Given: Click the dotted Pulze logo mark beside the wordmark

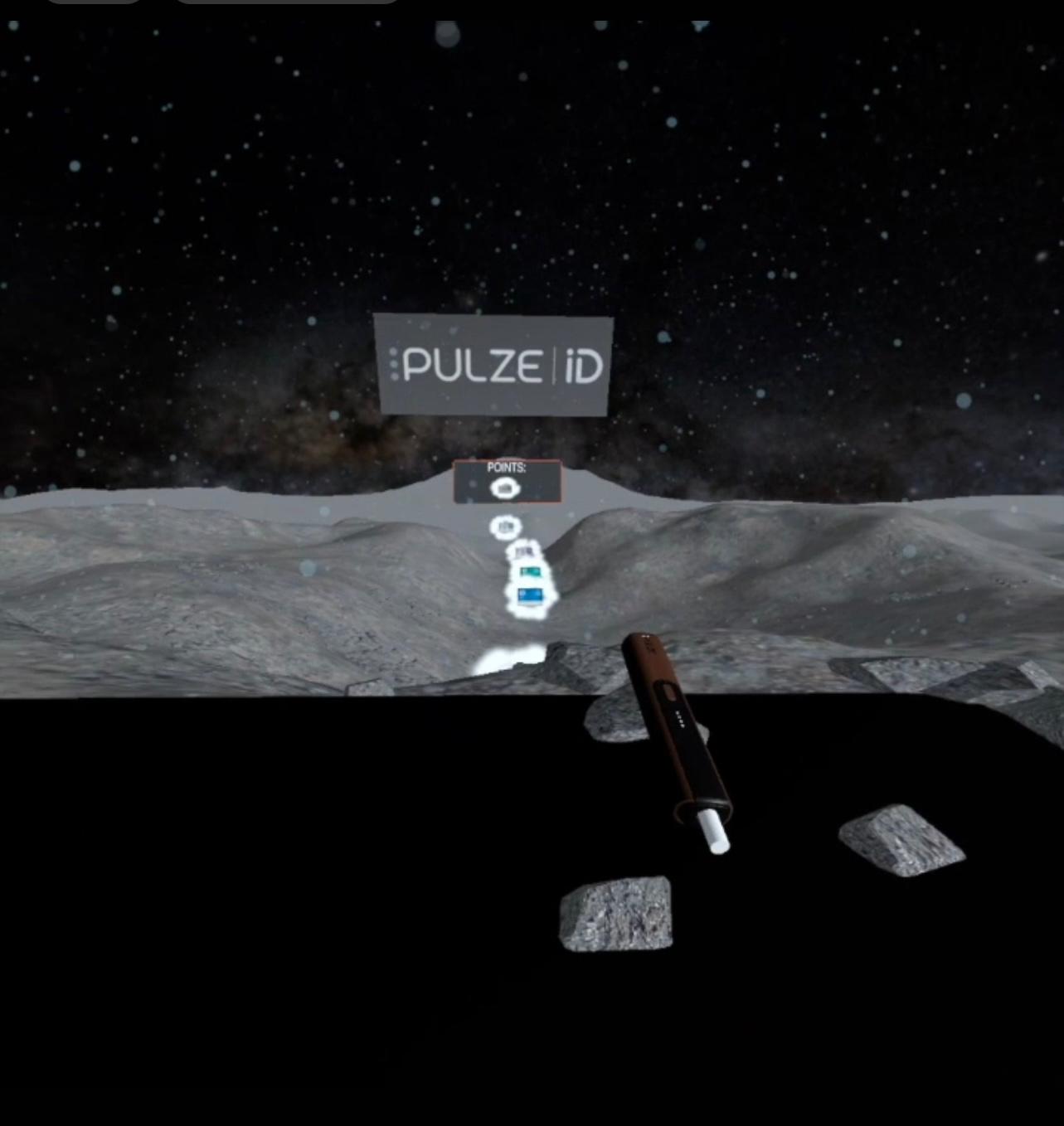Looking at the screenshot, I should coord(396,365).
